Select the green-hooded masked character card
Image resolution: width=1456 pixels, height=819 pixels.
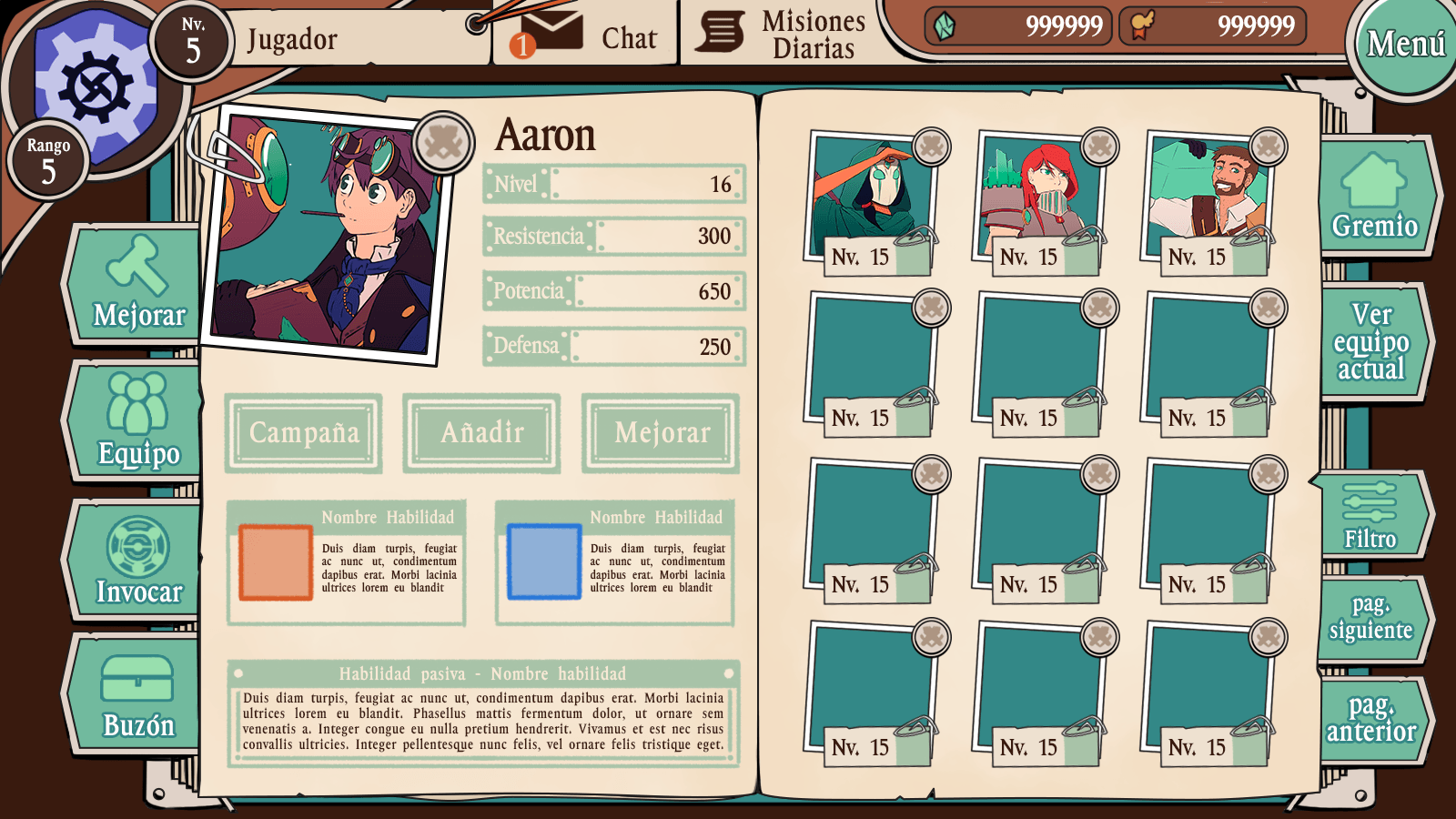(x=868, y=202)
